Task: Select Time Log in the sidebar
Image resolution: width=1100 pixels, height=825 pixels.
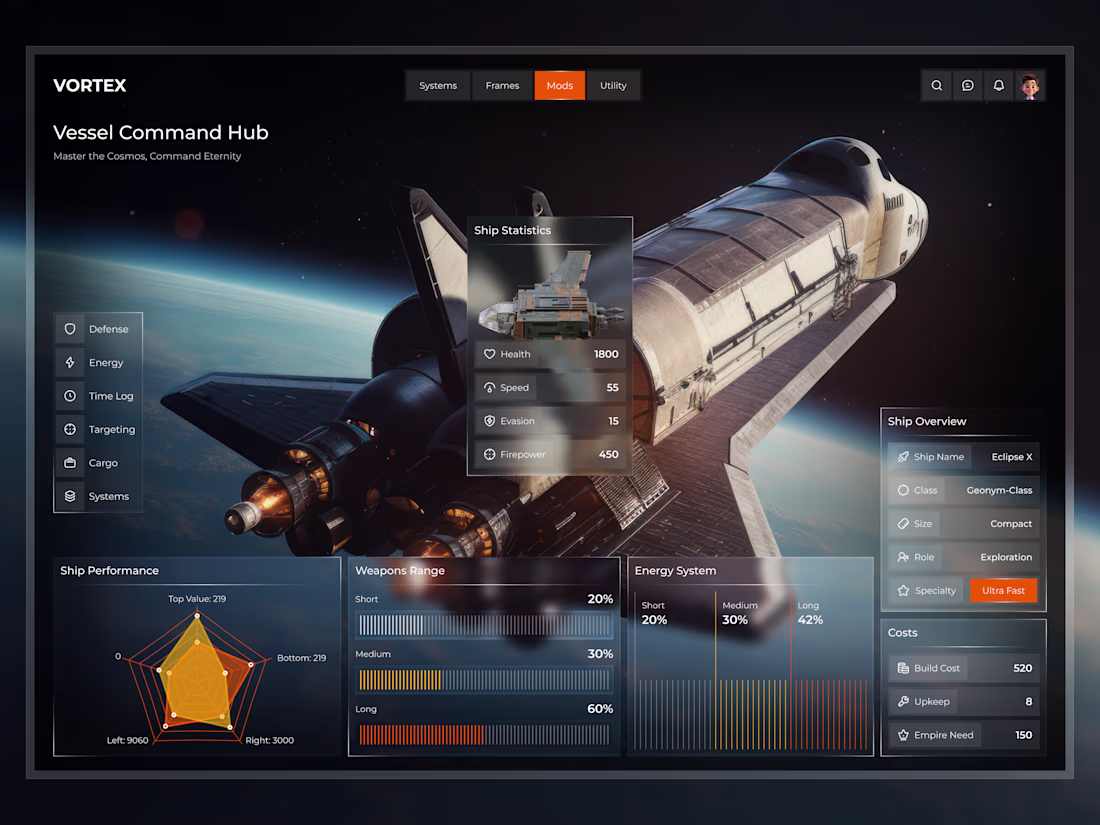Action: click(x=98, y=396)
